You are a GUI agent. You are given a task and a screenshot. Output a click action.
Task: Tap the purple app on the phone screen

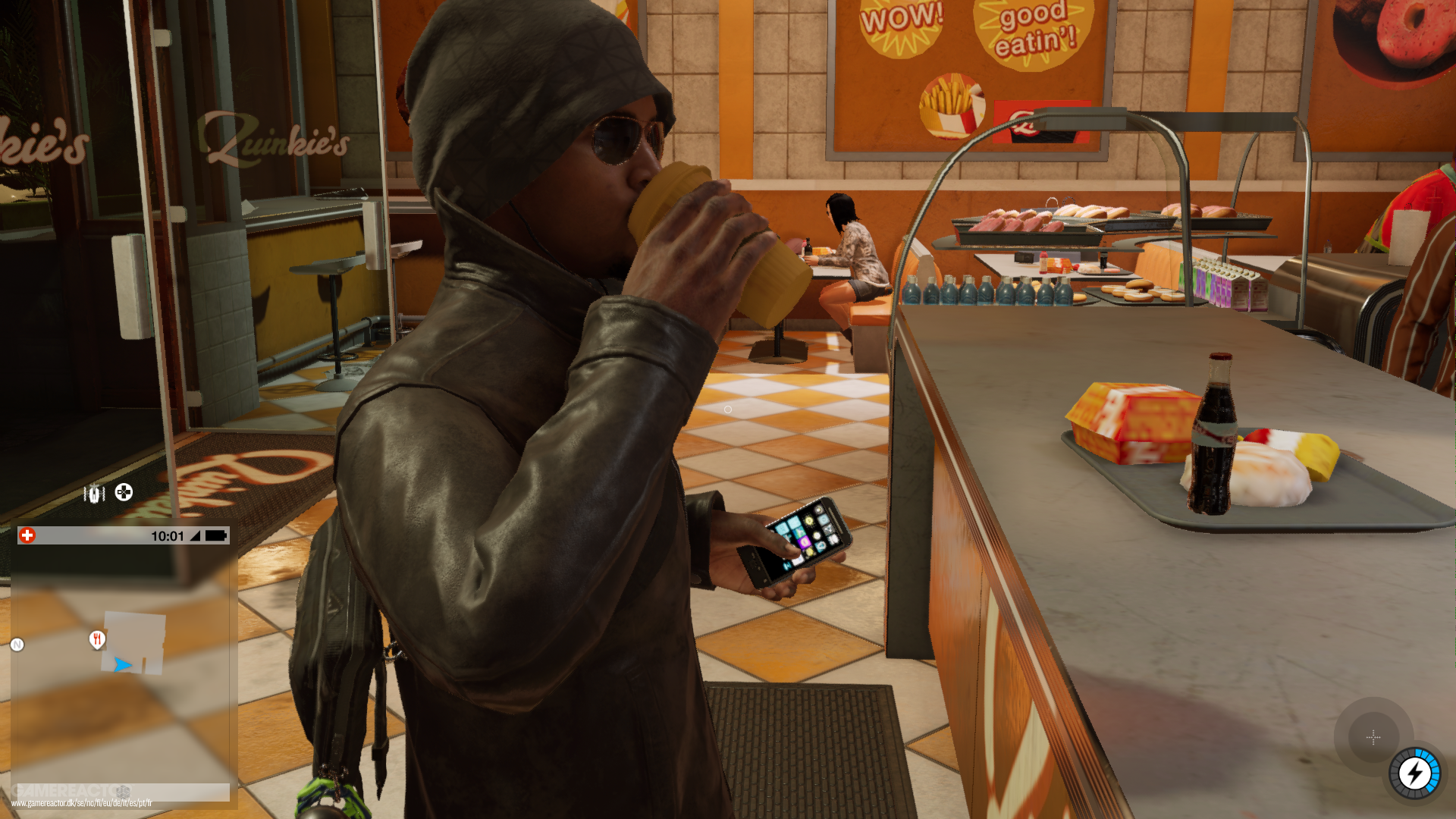click(x=805, y=542)
